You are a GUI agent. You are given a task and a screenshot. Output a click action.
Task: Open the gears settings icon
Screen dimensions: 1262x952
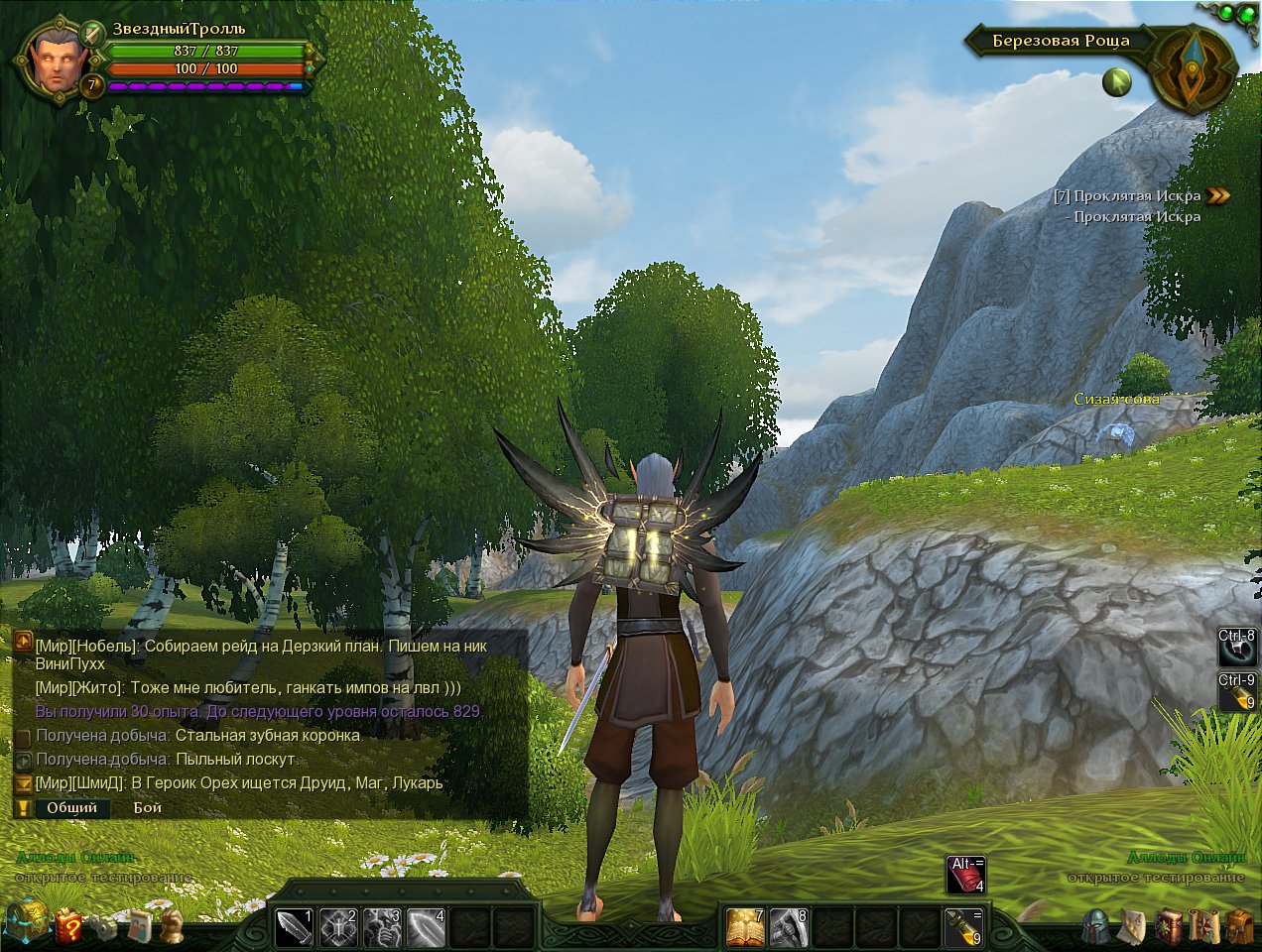[104, 927]
